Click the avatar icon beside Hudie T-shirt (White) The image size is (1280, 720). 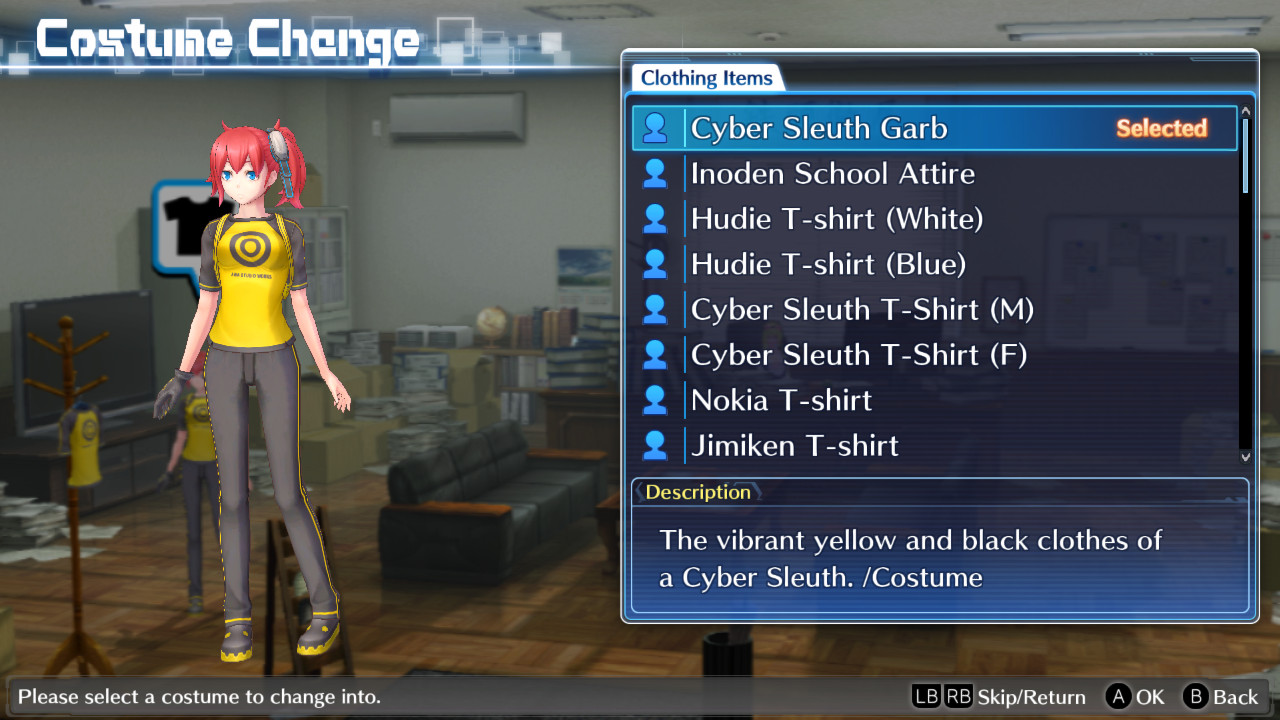(x=657, y=218)
